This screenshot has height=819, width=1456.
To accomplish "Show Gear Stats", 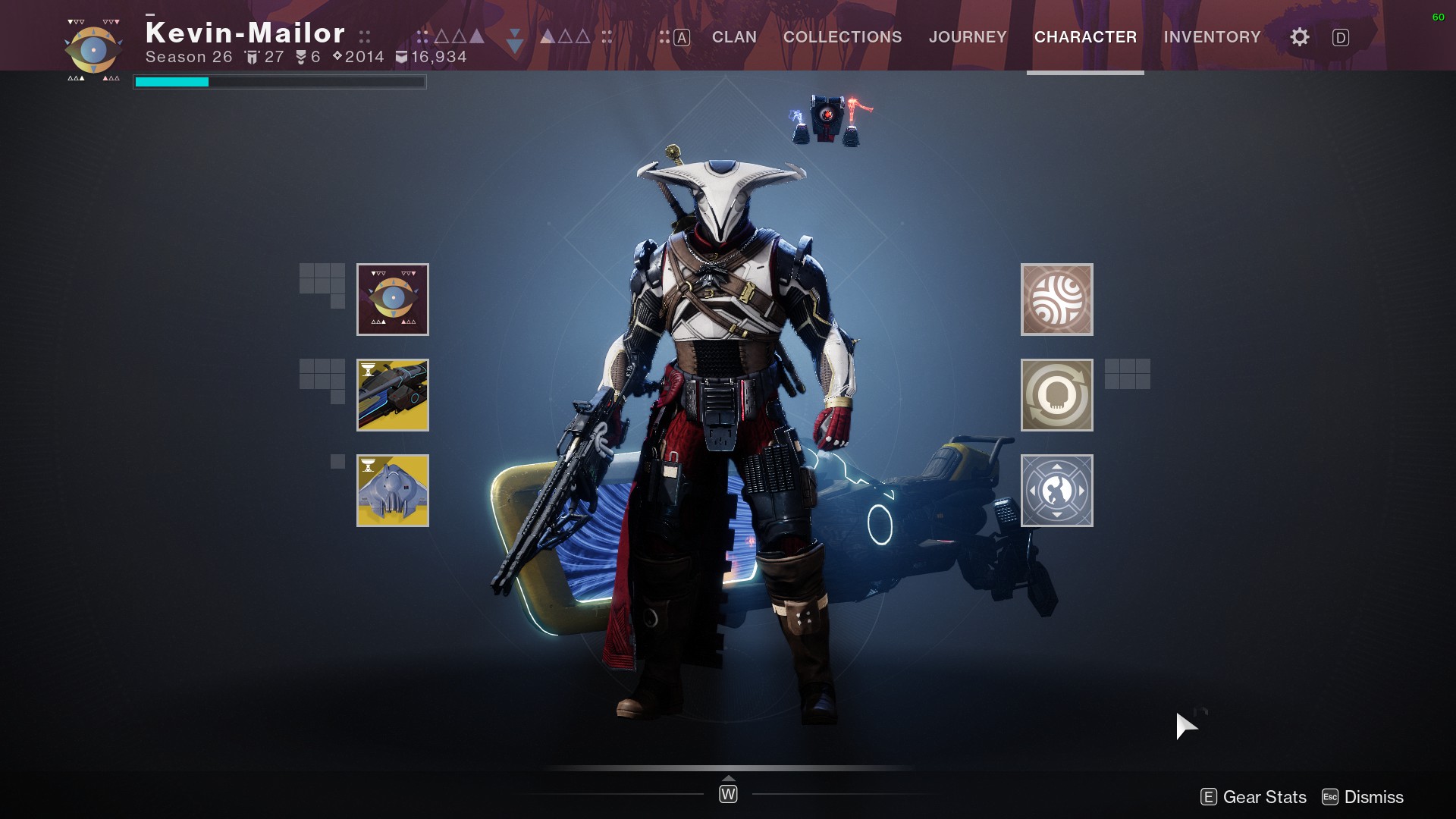I will click(x=1254, y=797).
